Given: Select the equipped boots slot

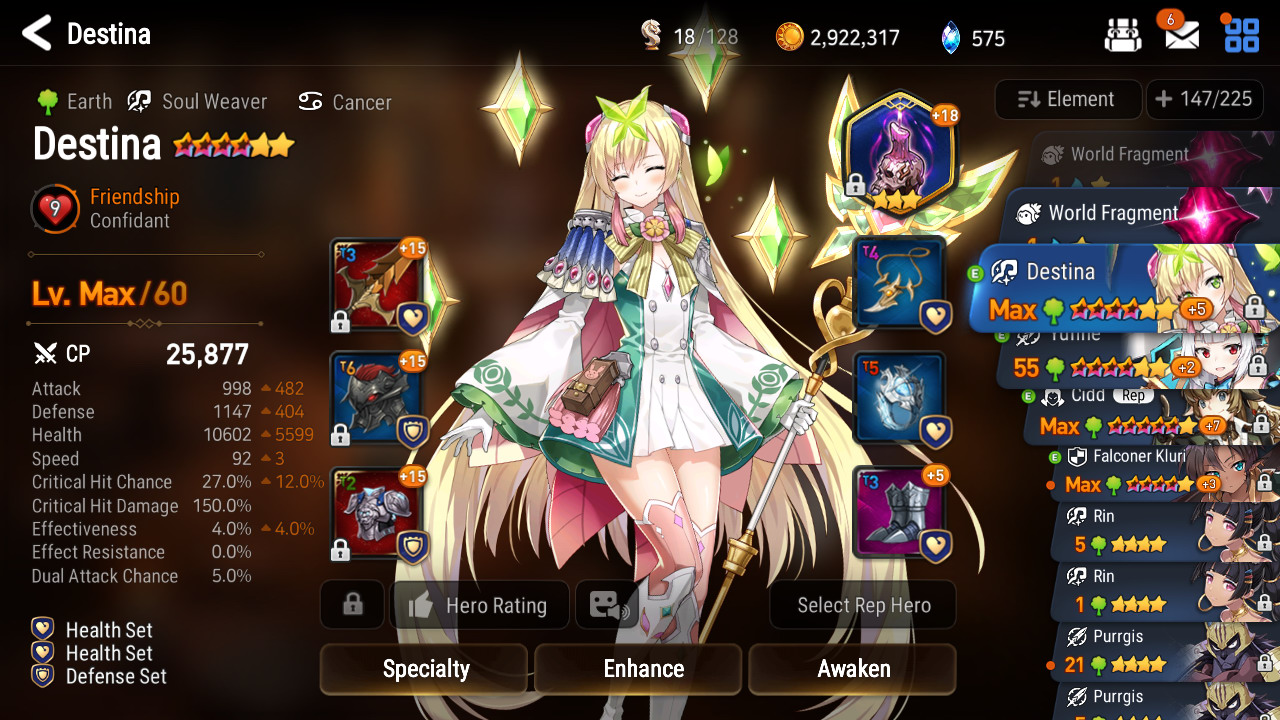Looking at the screenshot, I should pyautogui.click(x=900, y=512).
